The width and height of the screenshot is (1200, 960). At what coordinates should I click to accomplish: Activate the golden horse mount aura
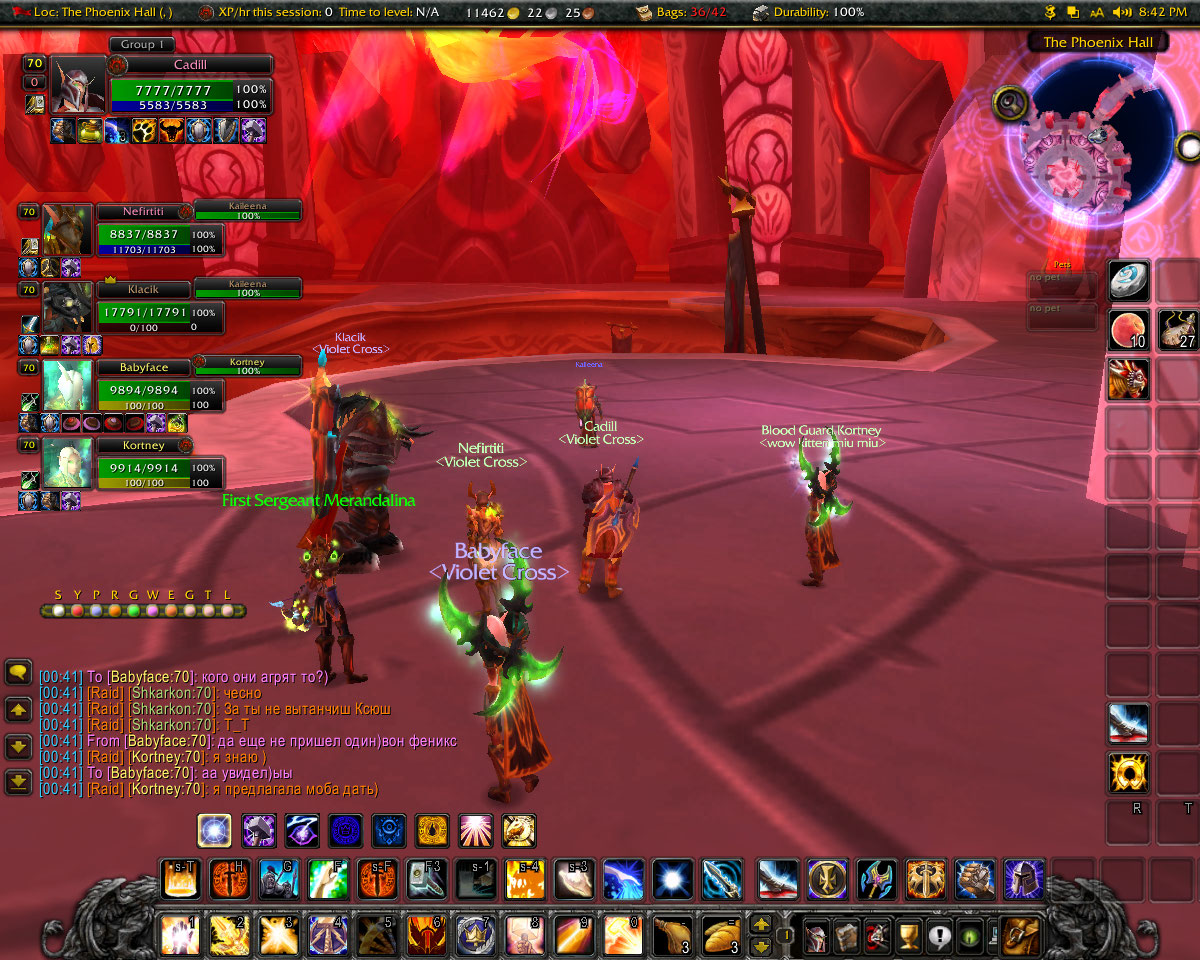click(518, 830)
